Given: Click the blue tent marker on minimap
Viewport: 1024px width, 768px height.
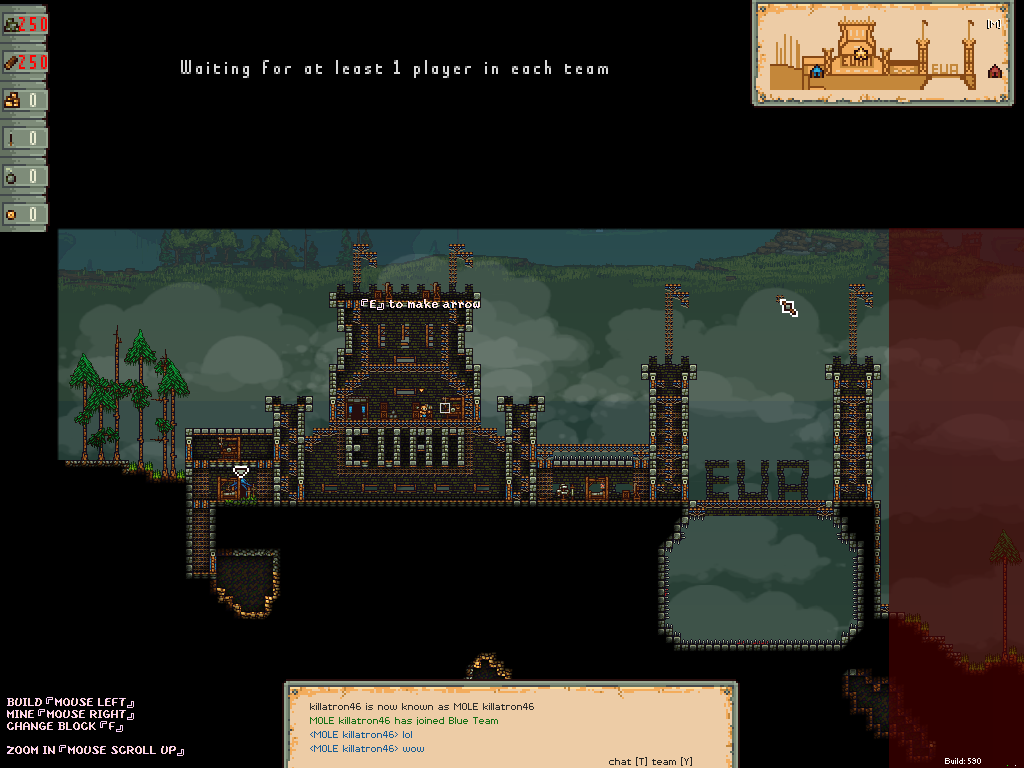Looking at the screenshot, I should [817, 71].
